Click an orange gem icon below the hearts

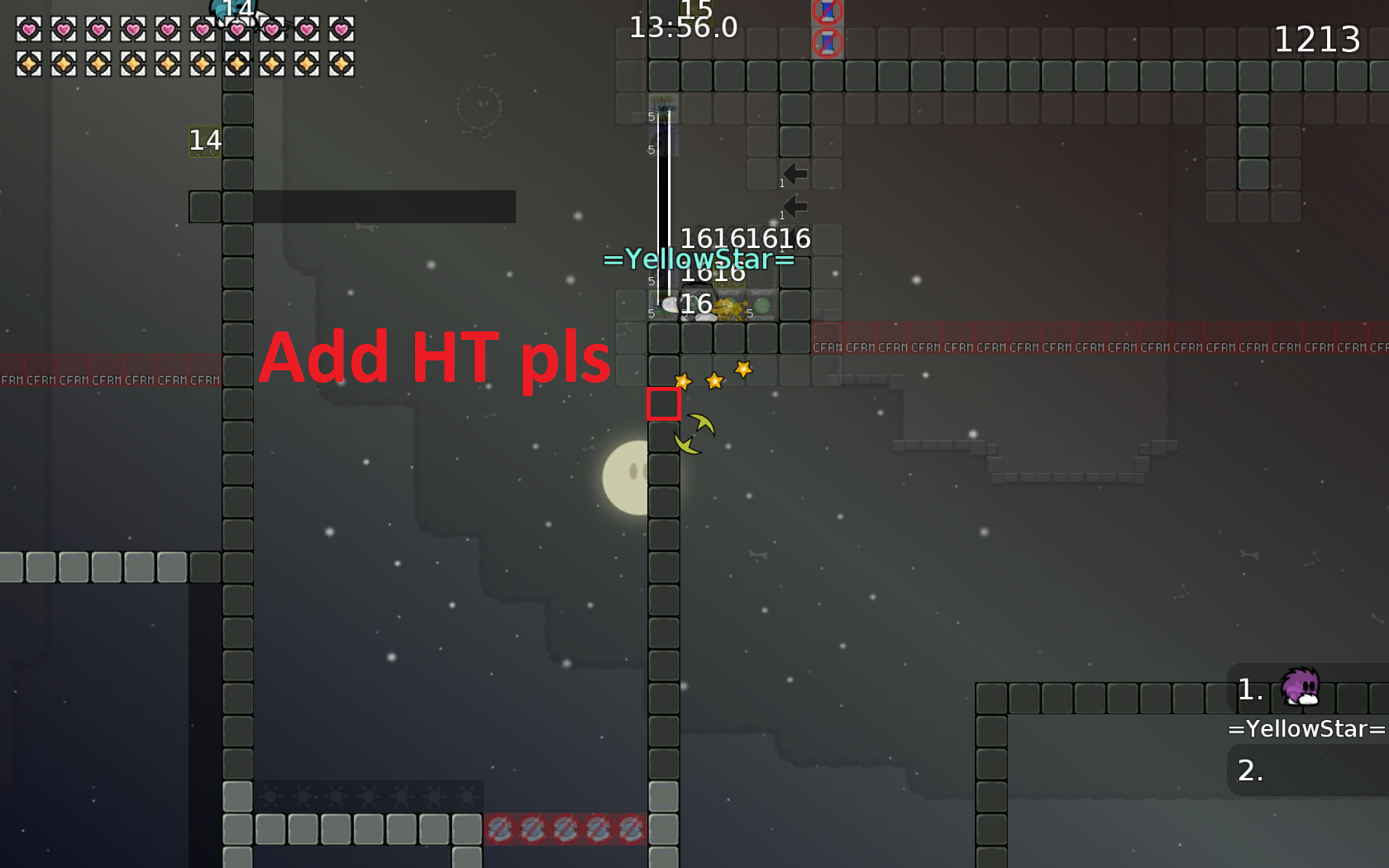tap(30, 62)
